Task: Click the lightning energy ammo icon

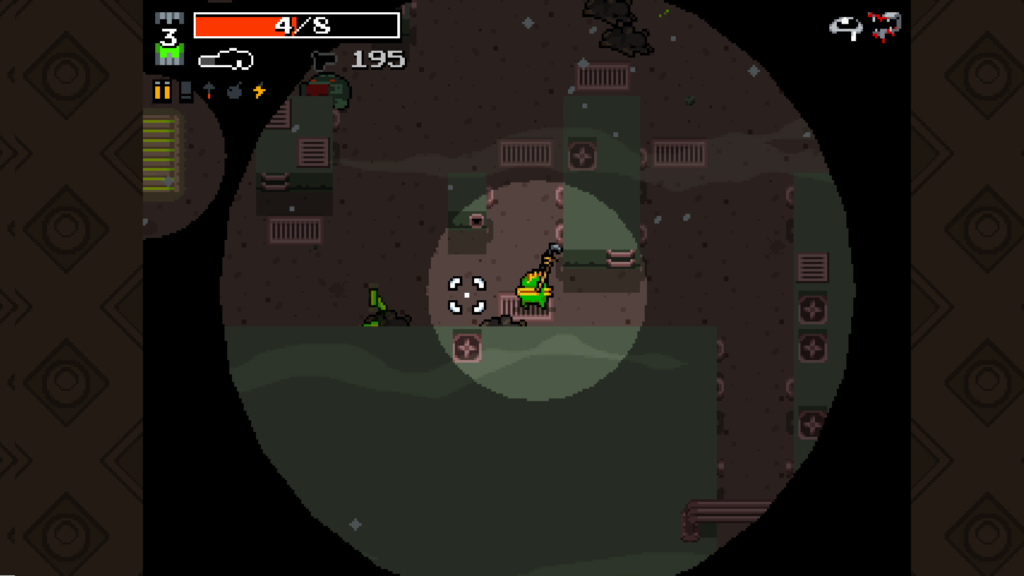Action: [259, 91]
